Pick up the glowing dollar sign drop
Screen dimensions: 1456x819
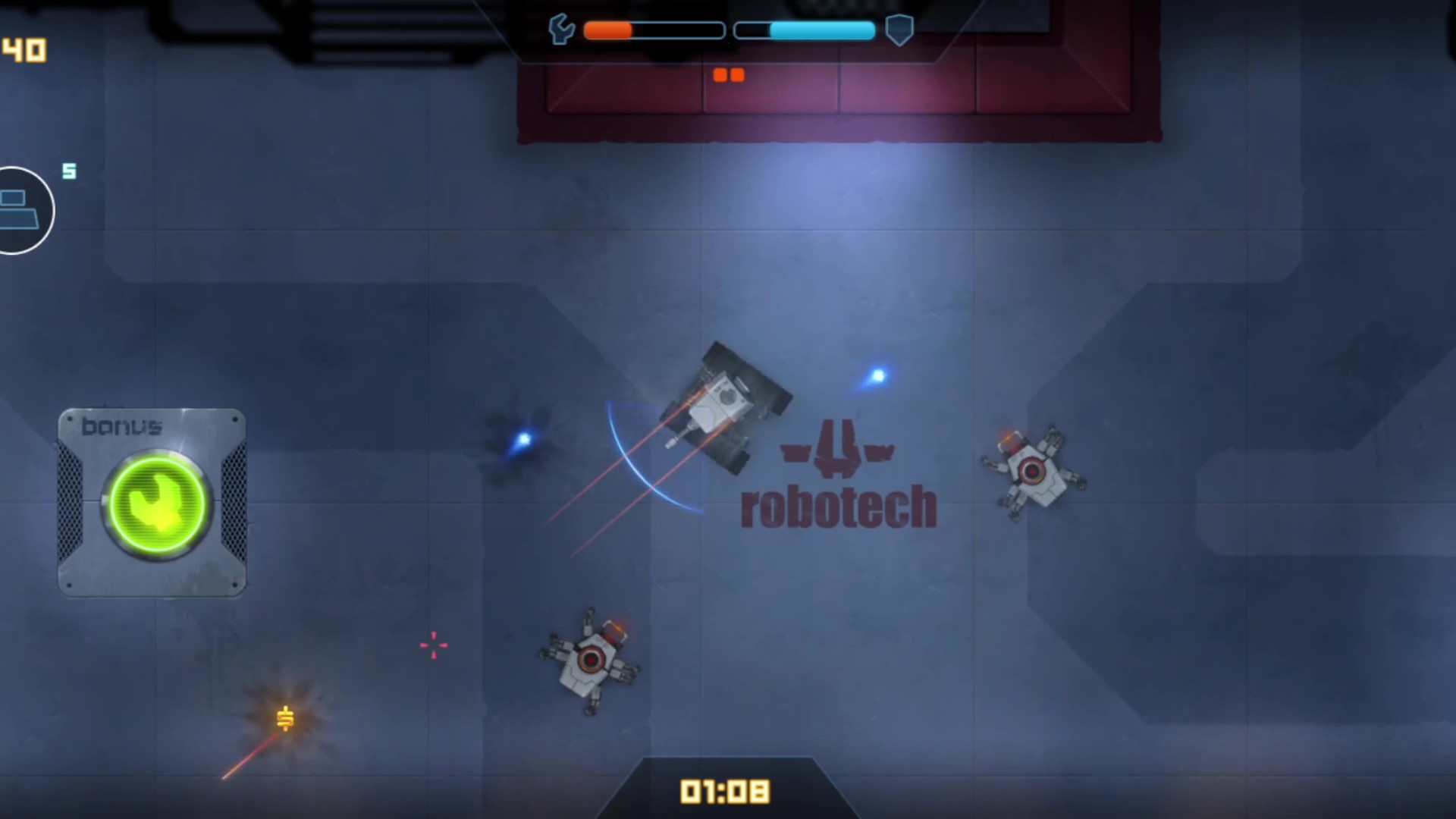tap(284, 719)
